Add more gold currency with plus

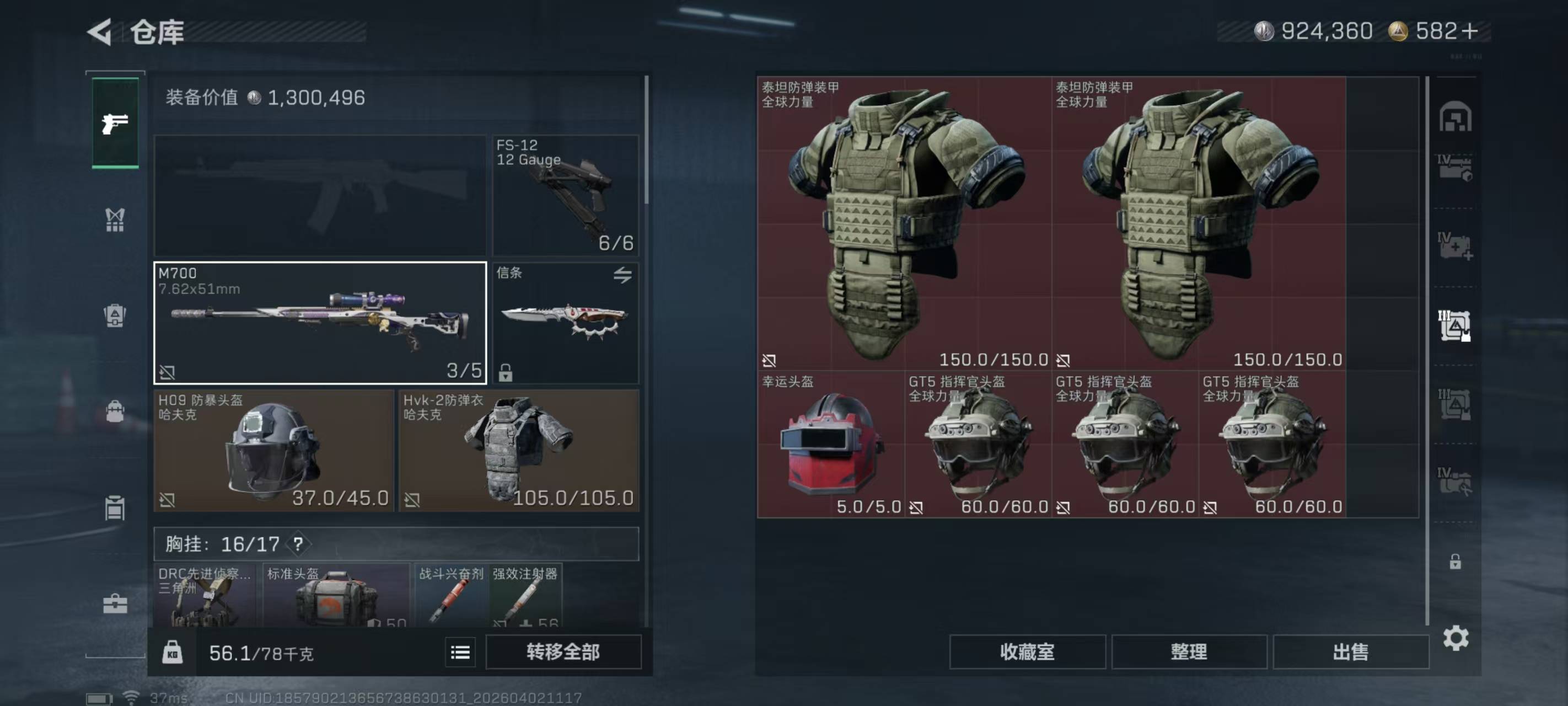[1469, 31]
